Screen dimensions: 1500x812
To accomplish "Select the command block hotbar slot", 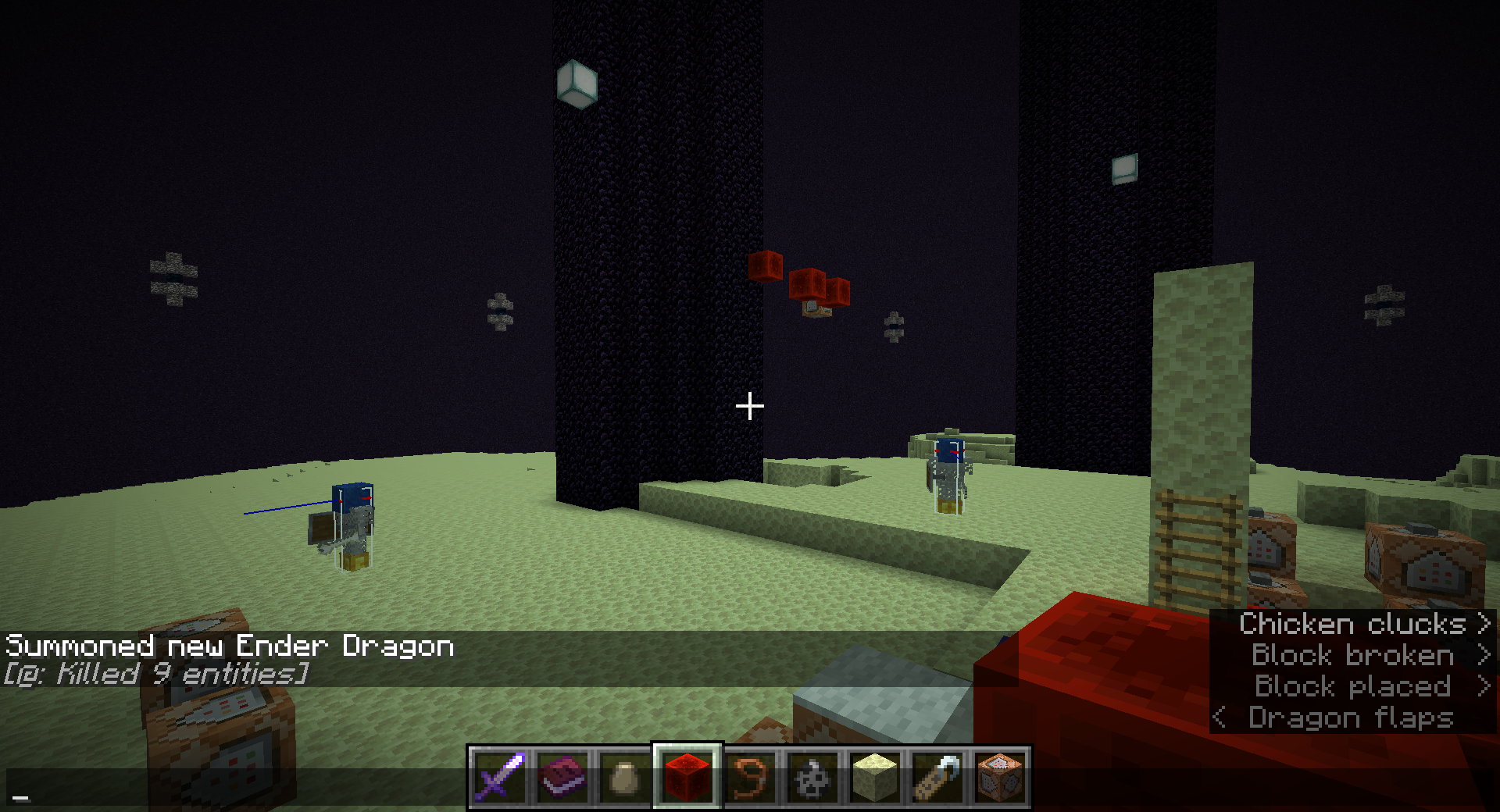I will pyautogui.click(x=1000, y=778).
